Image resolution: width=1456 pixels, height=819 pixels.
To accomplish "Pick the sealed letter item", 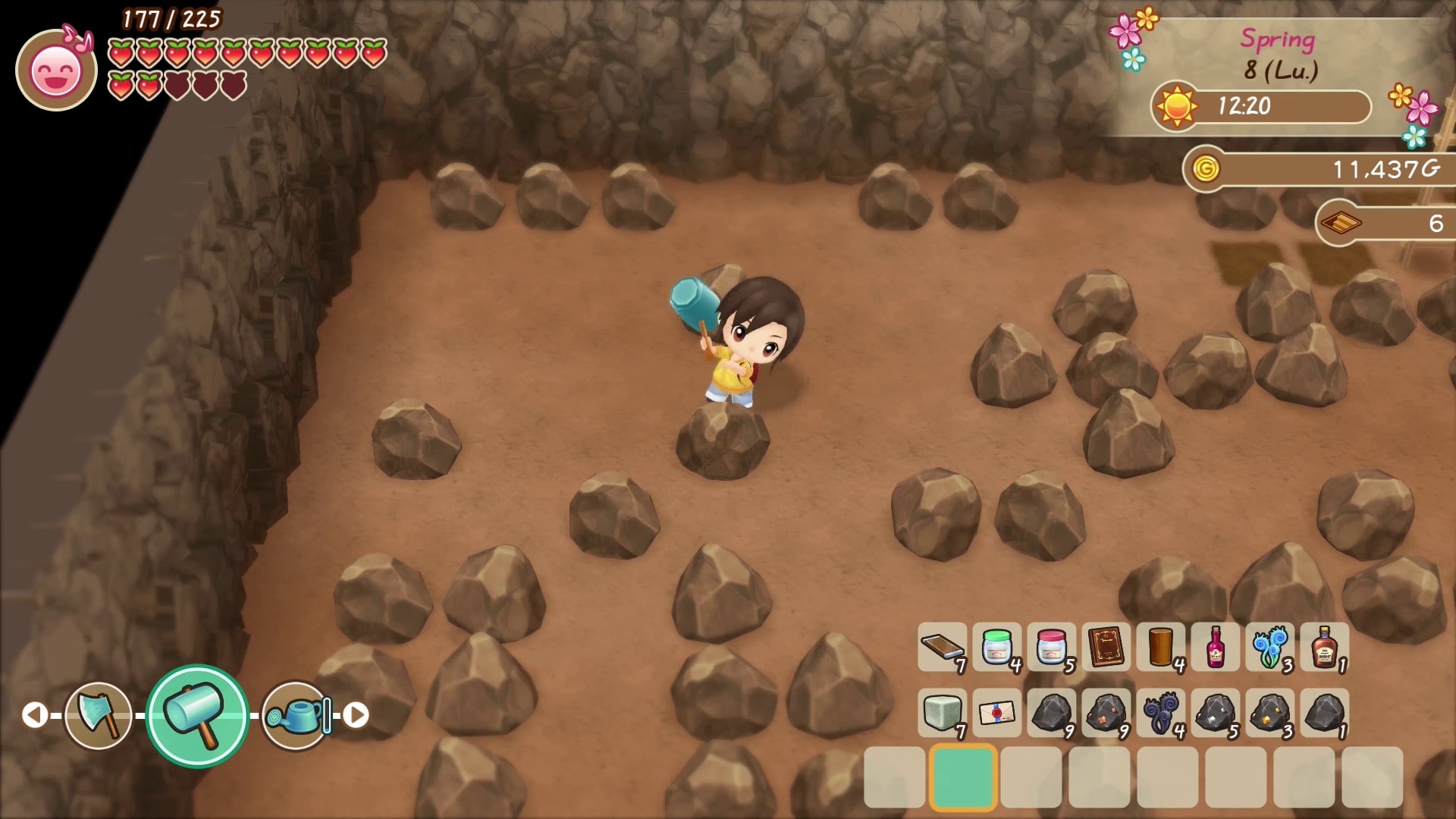I will pos(996,713).
